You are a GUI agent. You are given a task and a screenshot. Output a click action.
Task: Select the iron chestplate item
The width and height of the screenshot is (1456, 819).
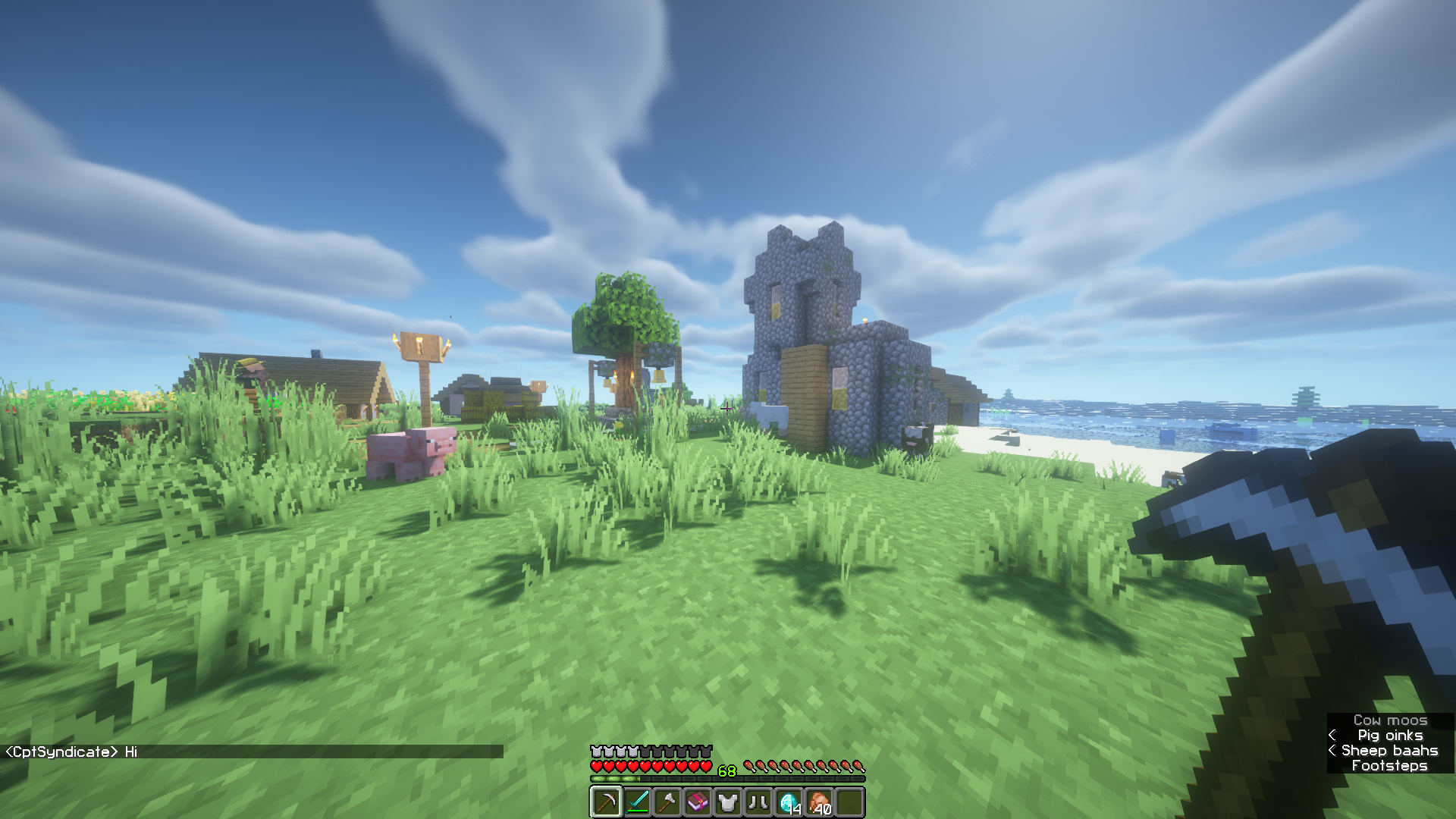[728, 802]
